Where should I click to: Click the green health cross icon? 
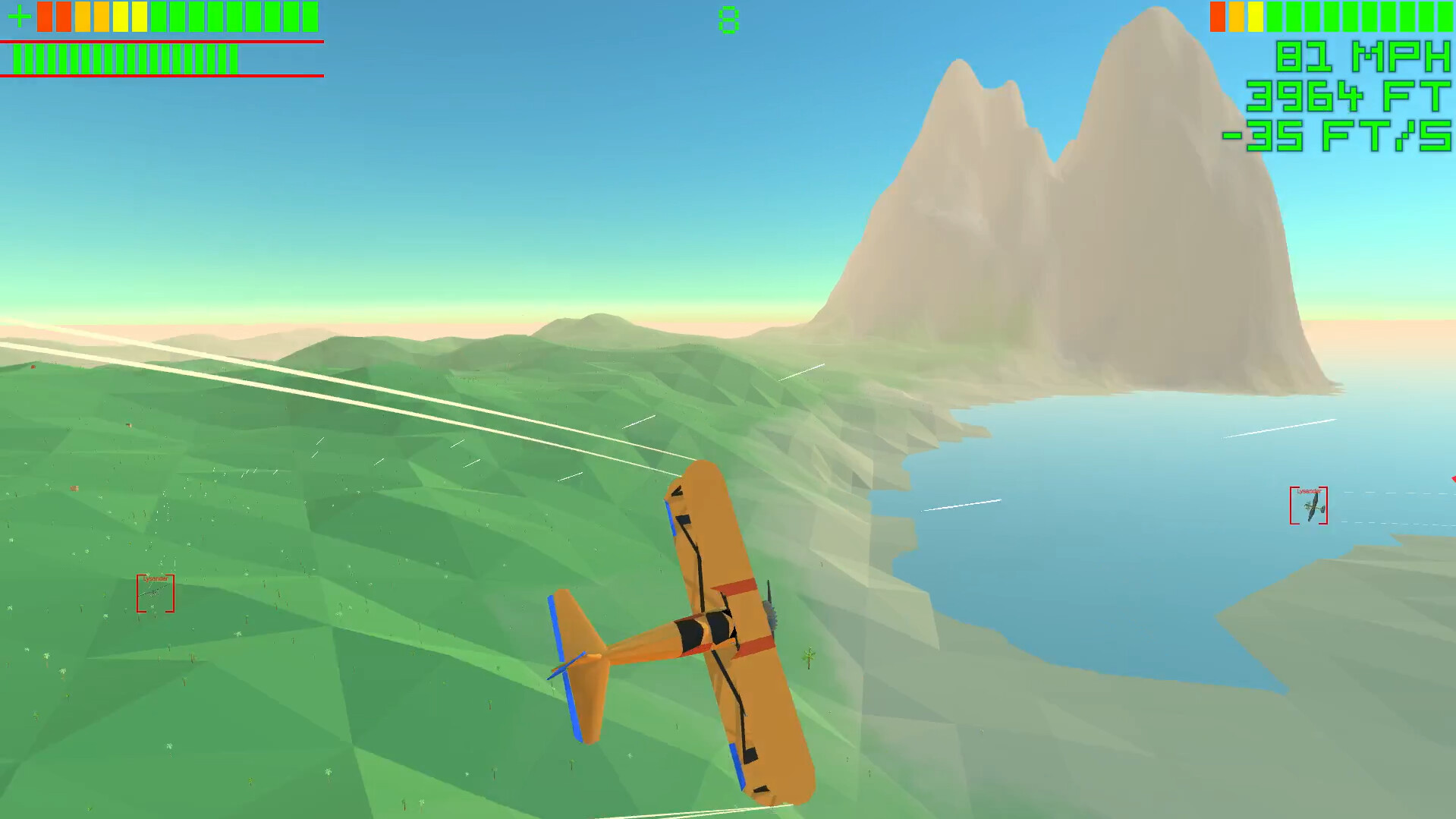pos(20,15)
